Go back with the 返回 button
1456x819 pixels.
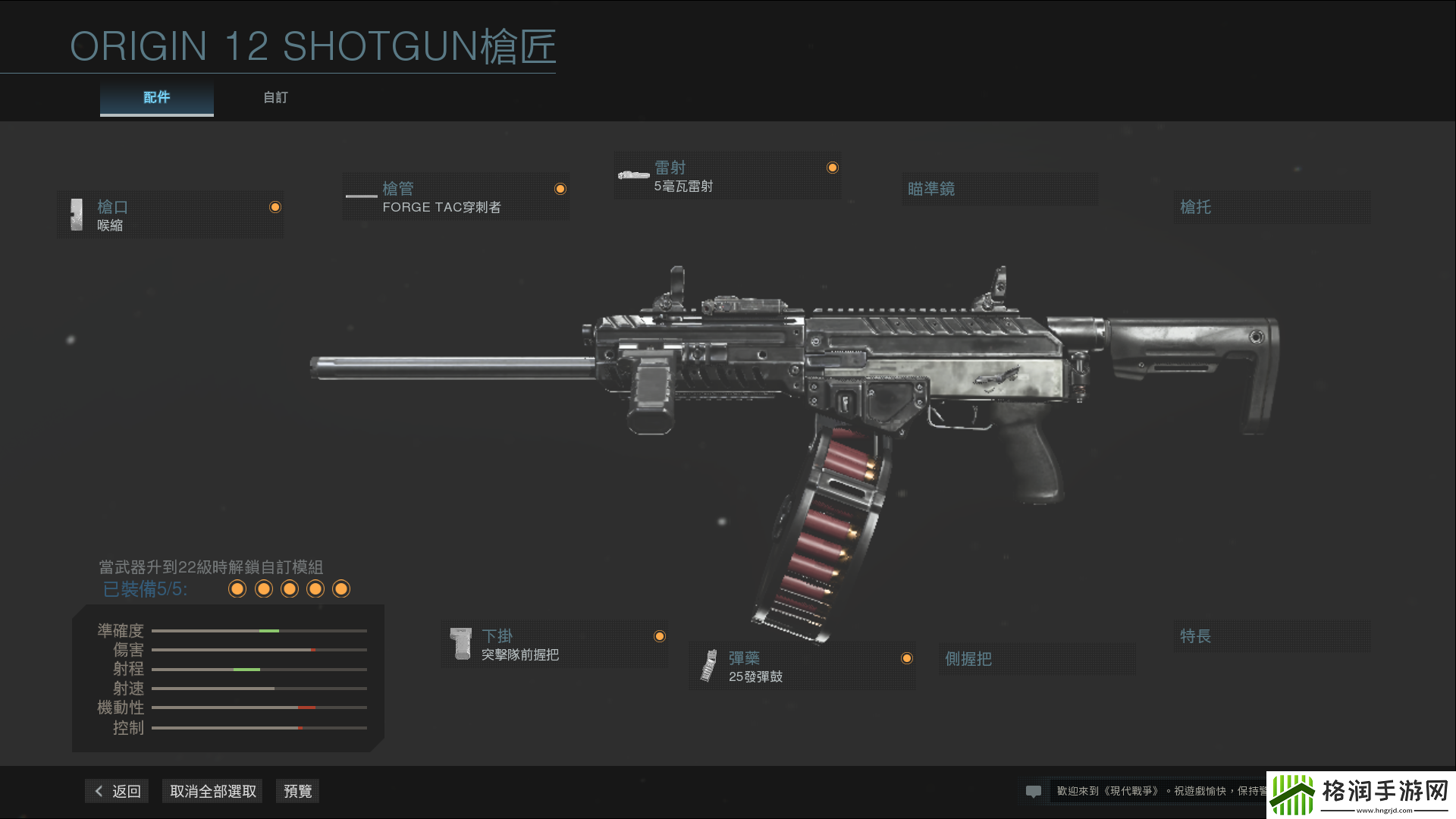[x=118, y=791]
